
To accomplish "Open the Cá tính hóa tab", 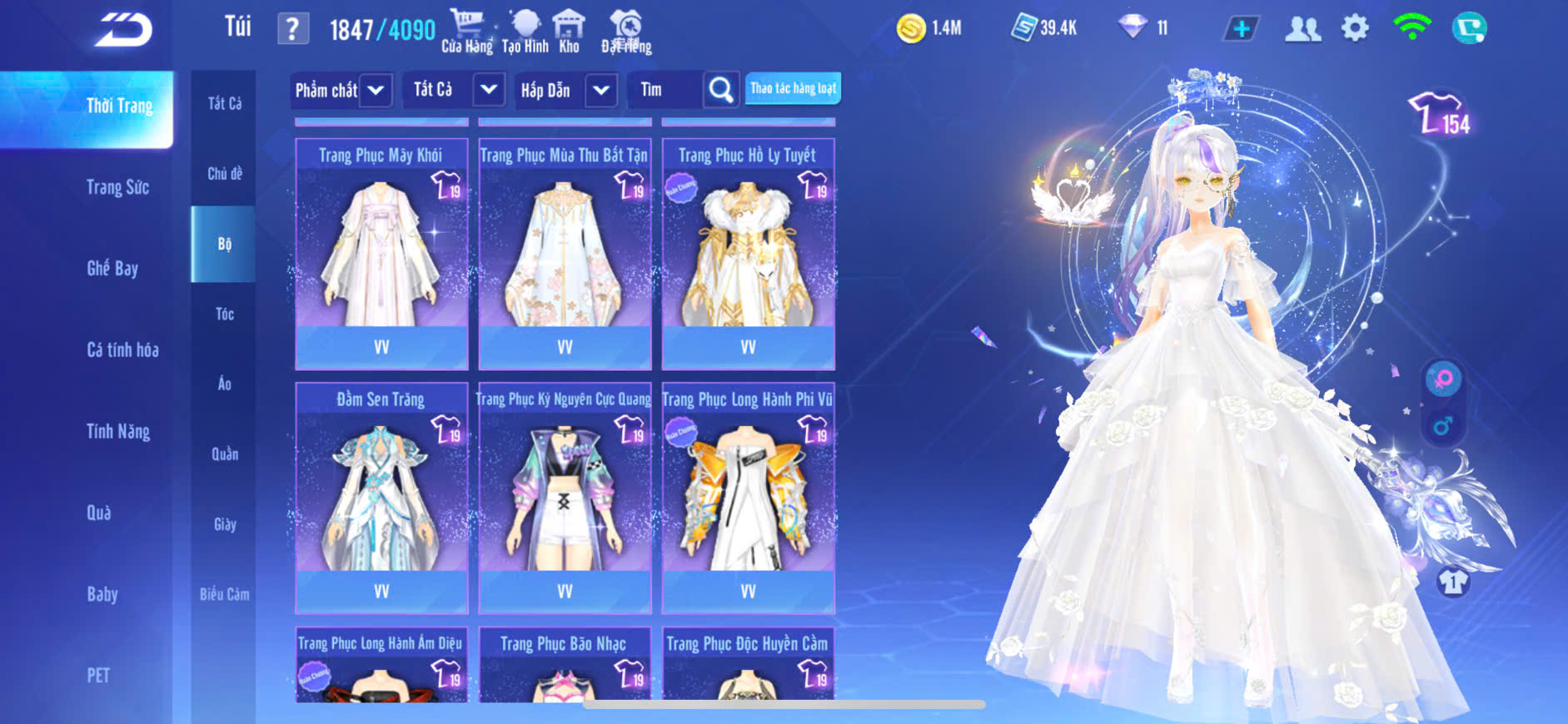I will tap(122, 350).
